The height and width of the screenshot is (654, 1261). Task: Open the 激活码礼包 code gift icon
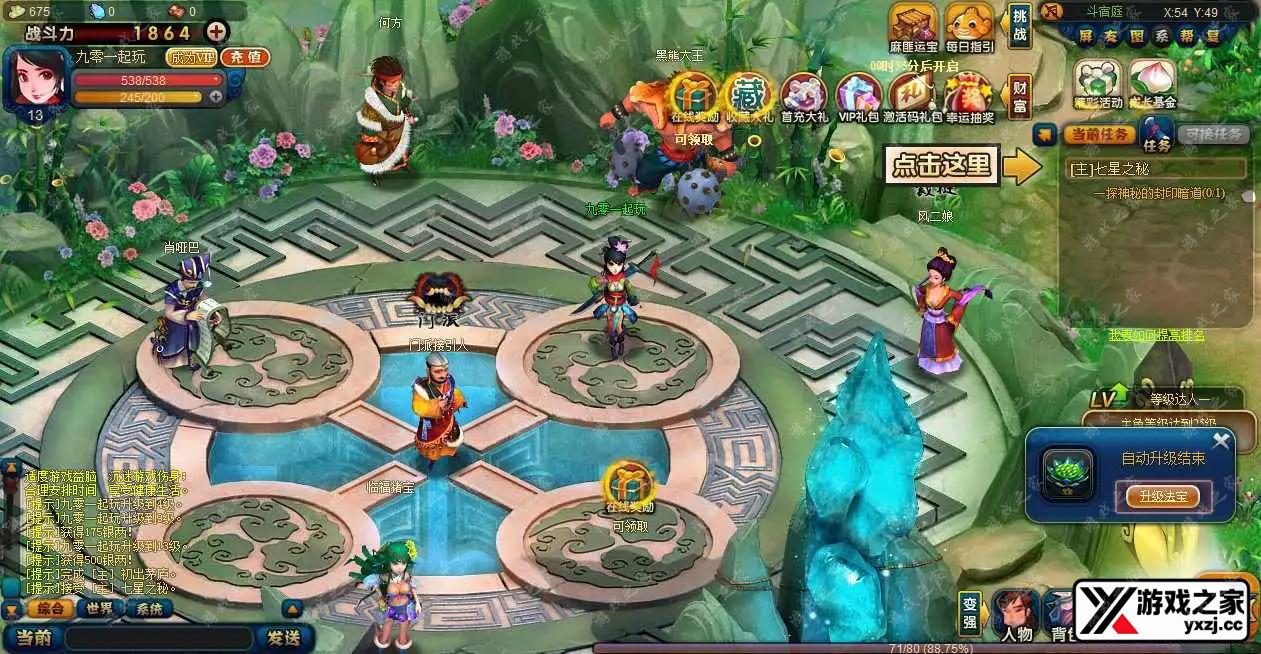(914, 96)
